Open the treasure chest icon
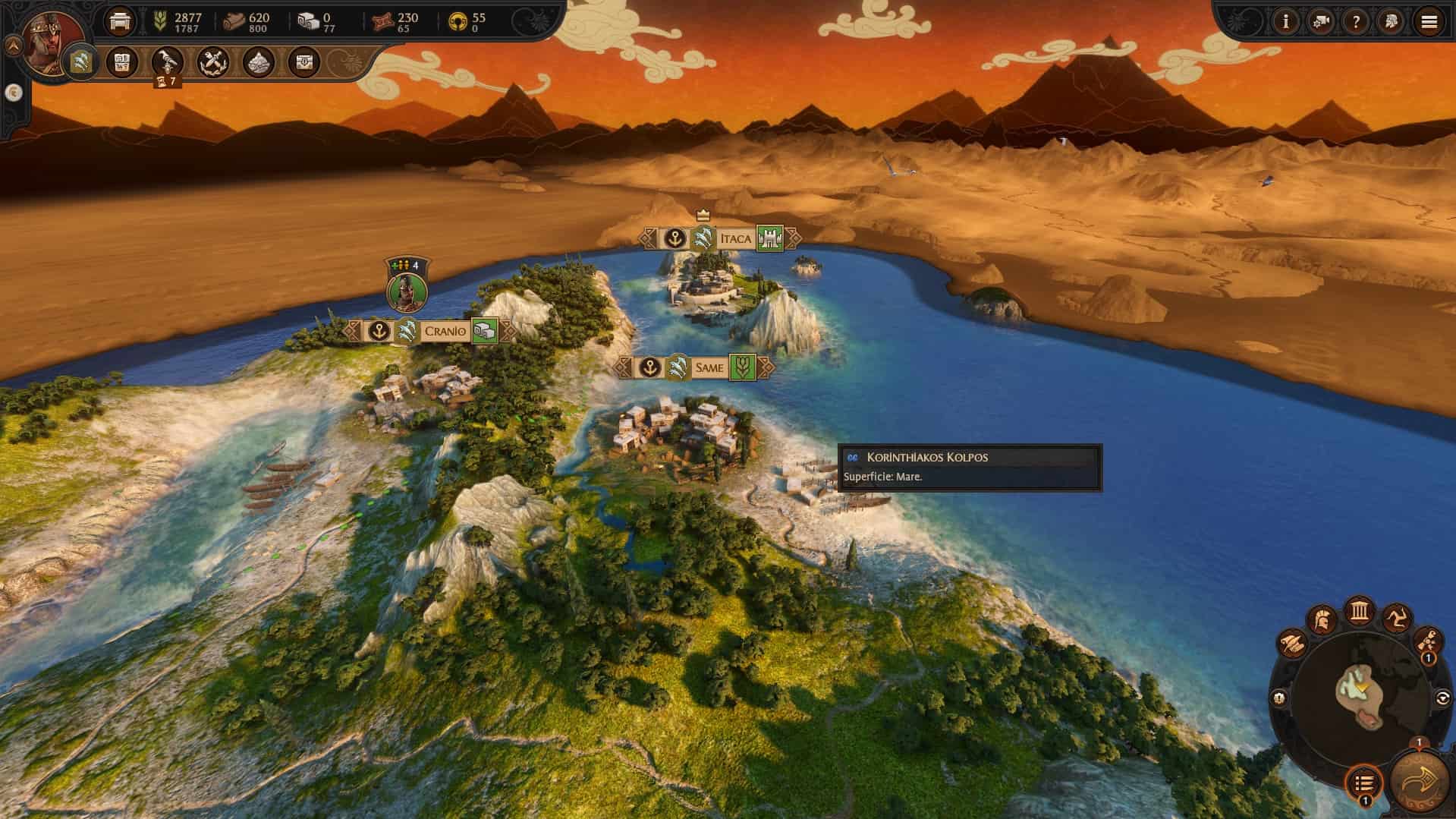The image size is (1456, 819). pos(304,61)
